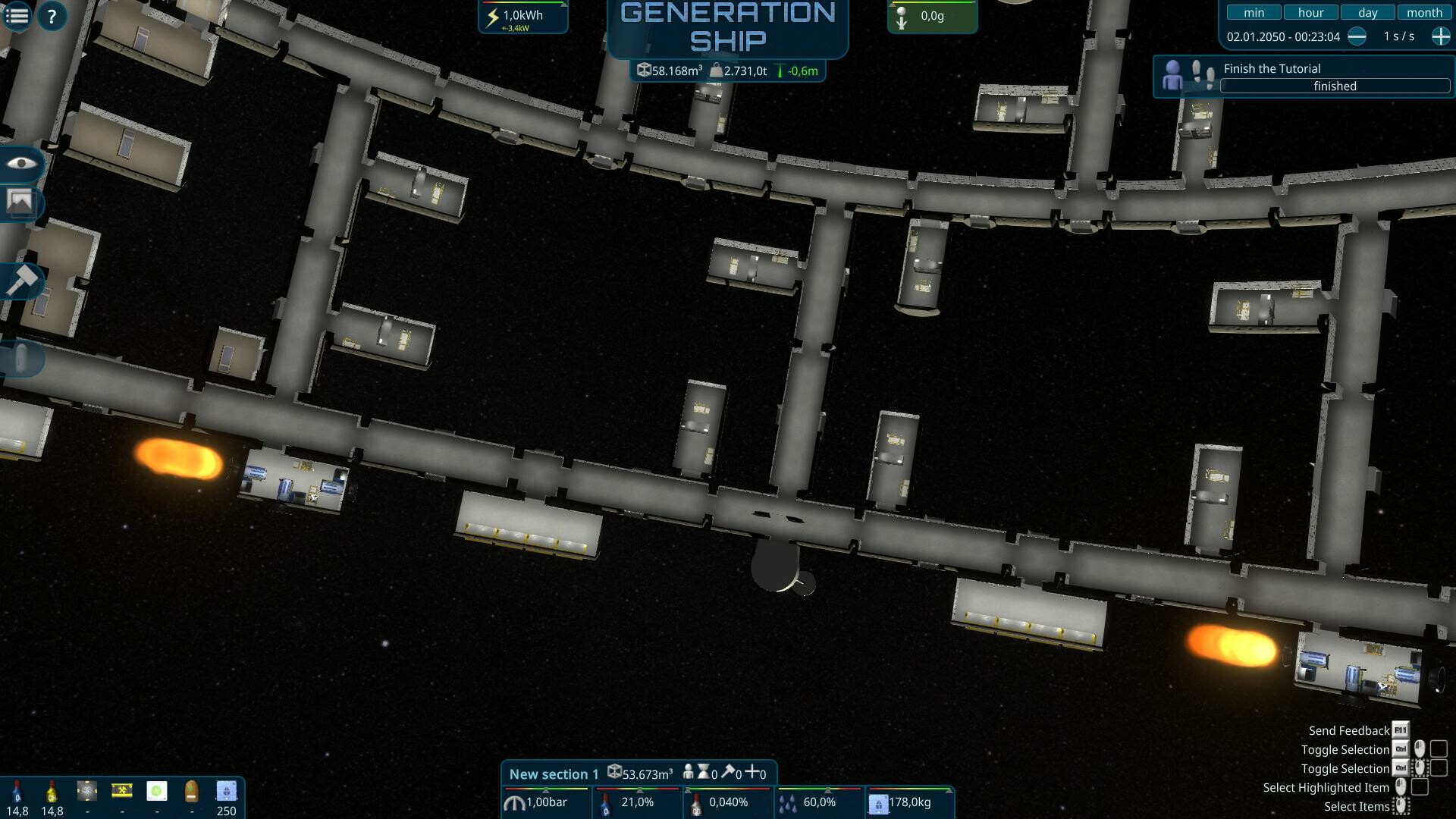
Task: Check the second Toggle Selection checkbox
Action: point(1438,768)
